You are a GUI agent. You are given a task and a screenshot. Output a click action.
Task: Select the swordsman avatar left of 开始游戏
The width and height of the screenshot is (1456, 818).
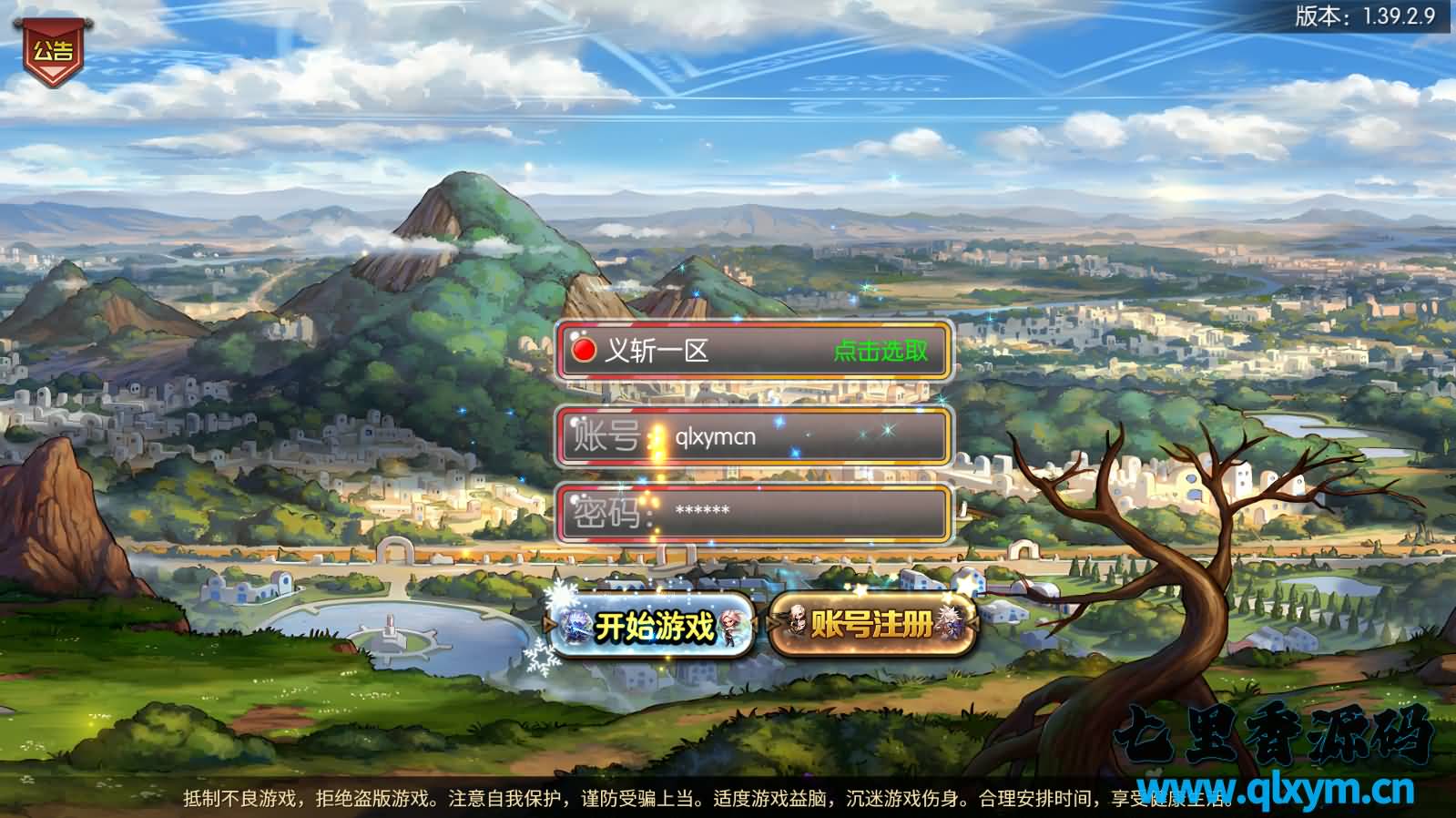coord(575,625)
